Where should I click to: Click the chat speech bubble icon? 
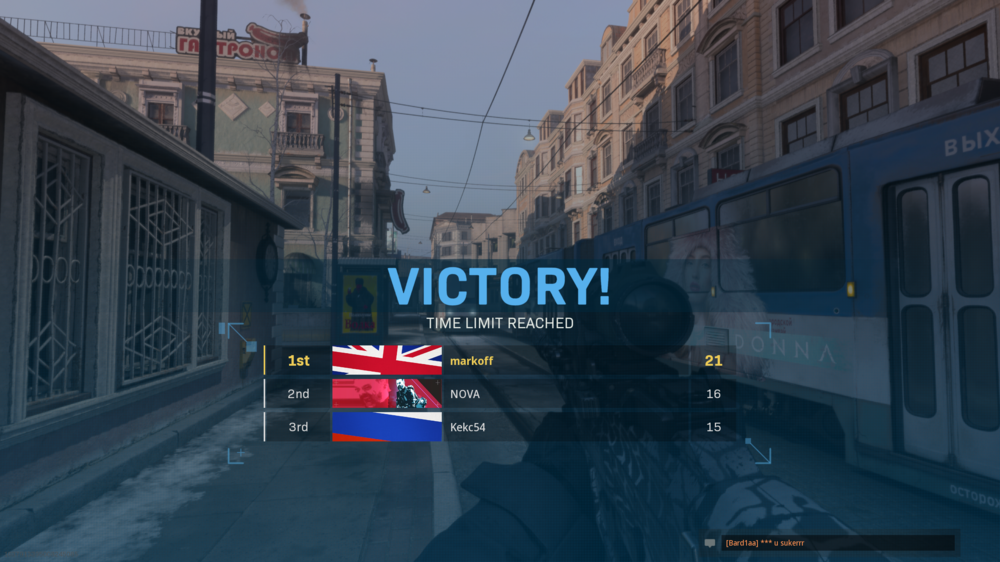(710, 543)
